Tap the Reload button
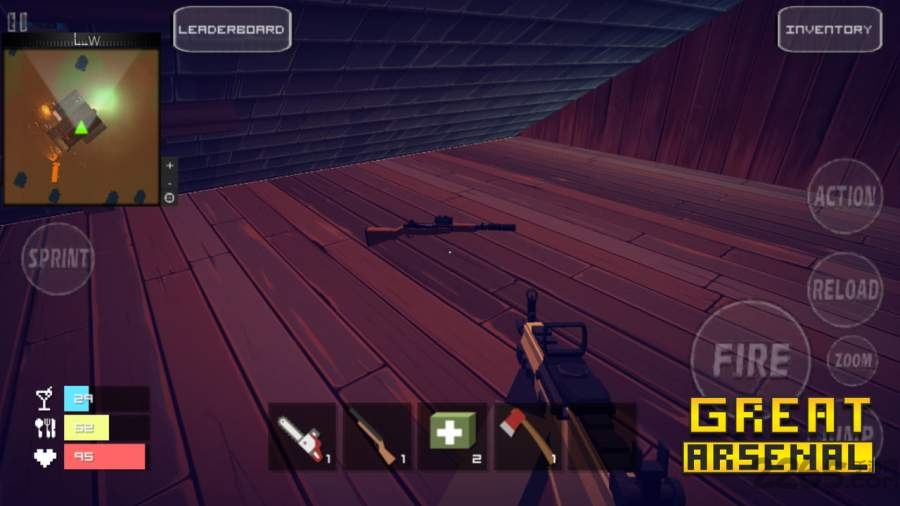 pos(845,290)
